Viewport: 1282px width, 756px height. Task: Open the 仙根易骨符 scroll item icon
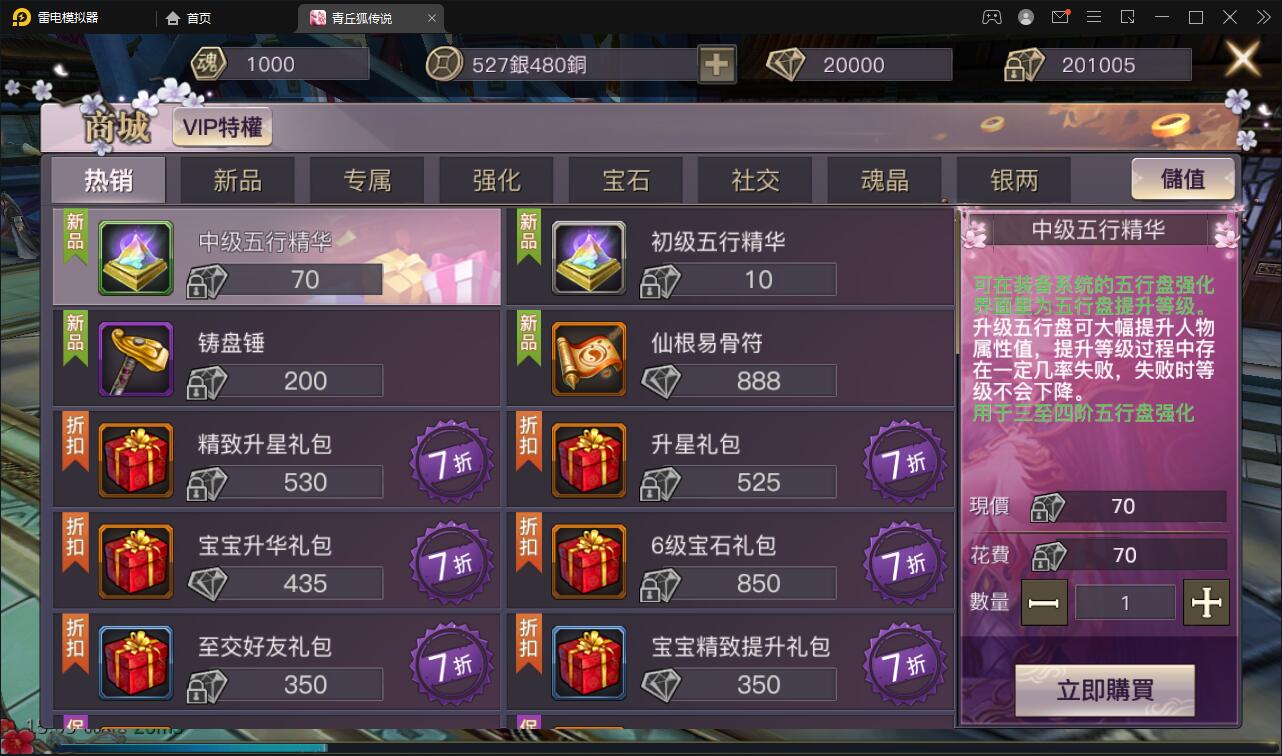(x=589, y=359)
